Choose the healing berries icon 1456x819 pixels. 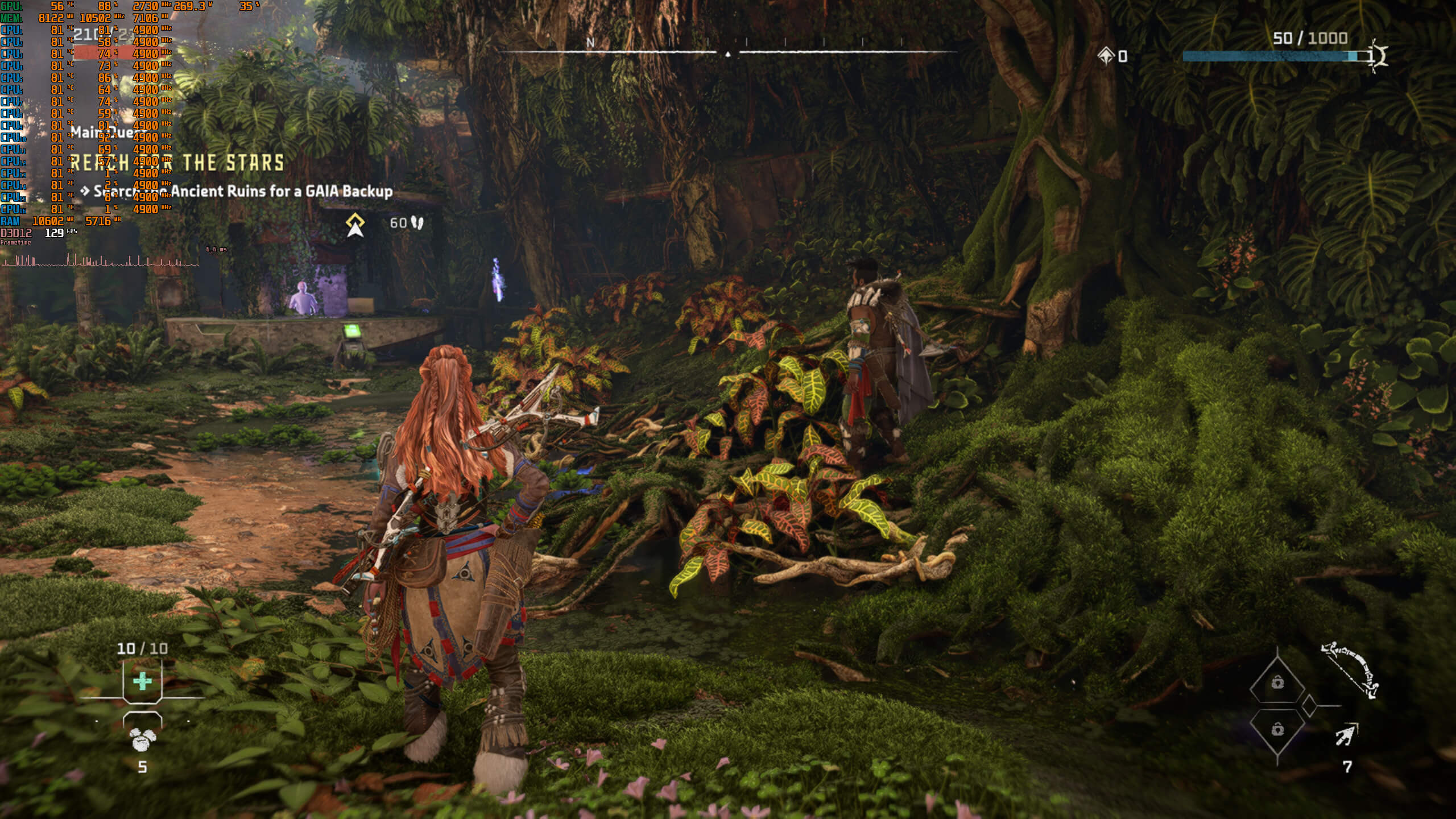point(142,740)
